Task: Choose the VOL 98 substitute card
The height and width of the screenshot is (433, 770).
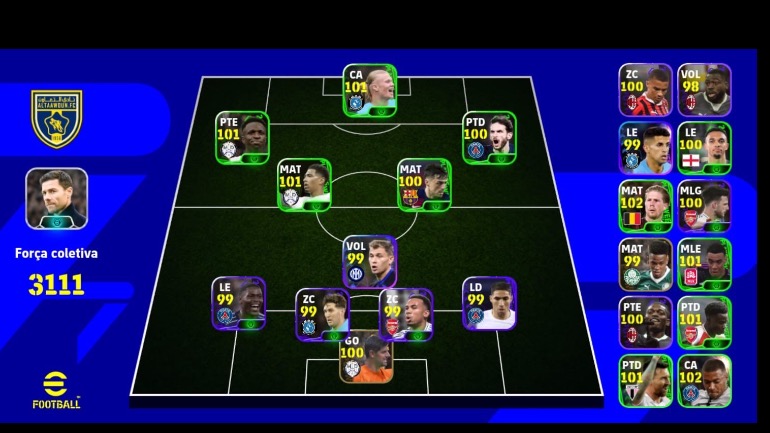Action: tap(704, 90)
